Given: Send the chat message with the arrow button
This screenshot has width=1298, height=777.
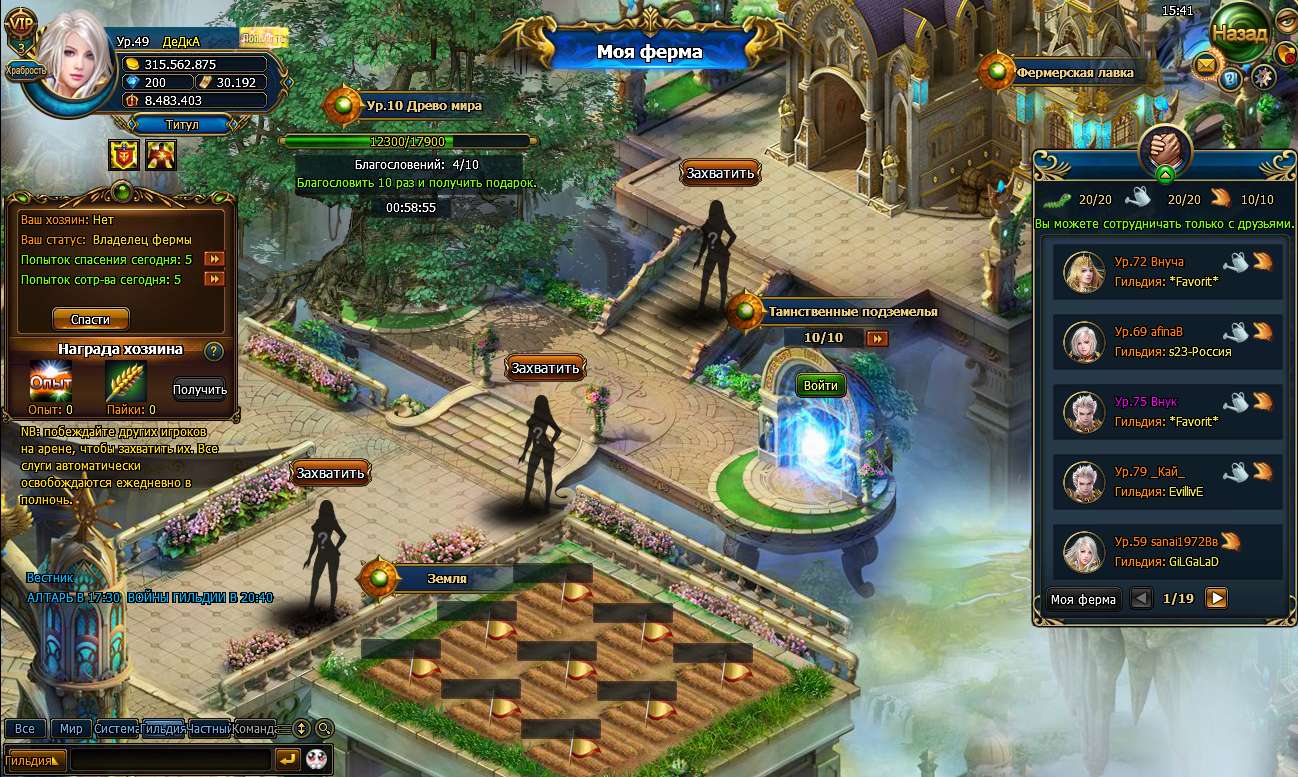Looking at the screenshot, I should click(287, 759).
